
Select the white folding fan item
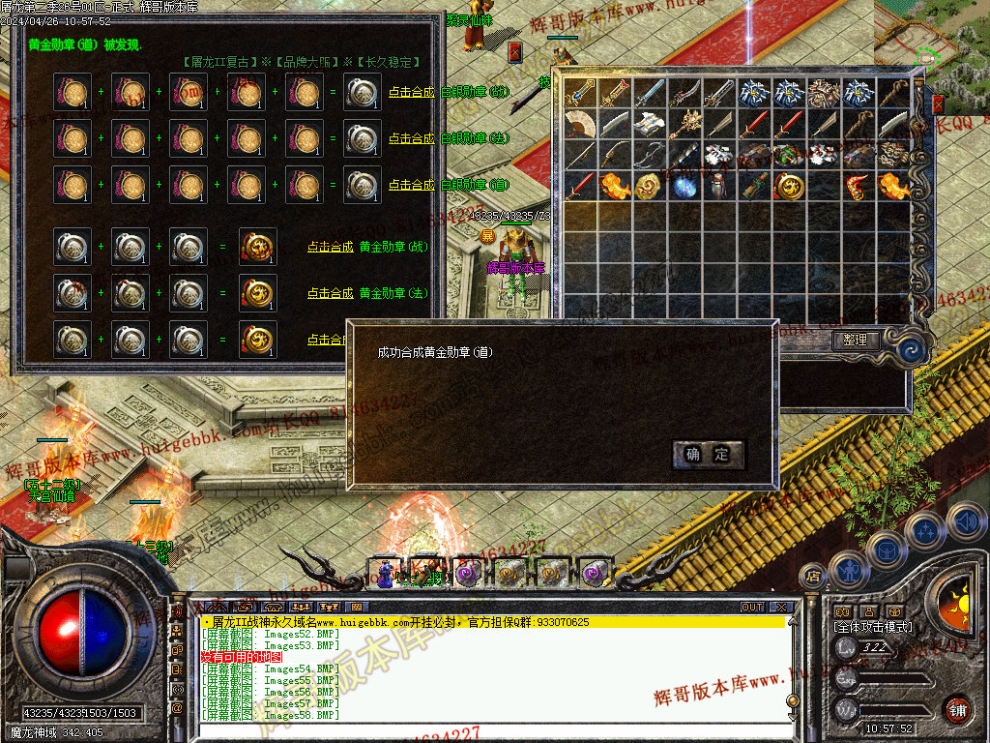click(580, 124)
